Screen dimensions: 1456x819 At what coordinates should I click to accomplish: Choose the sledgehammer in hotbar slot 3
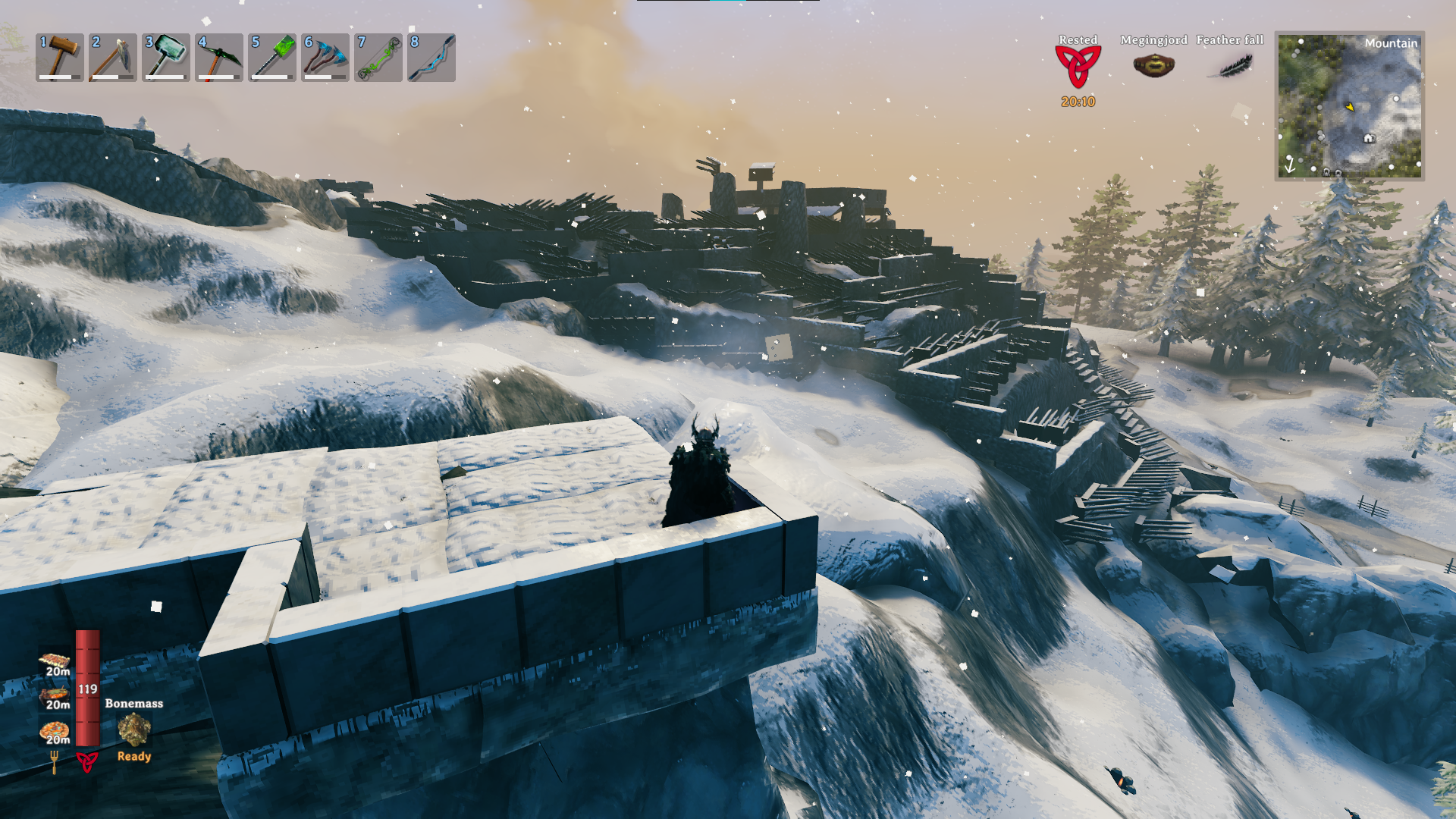pos(166,57)
